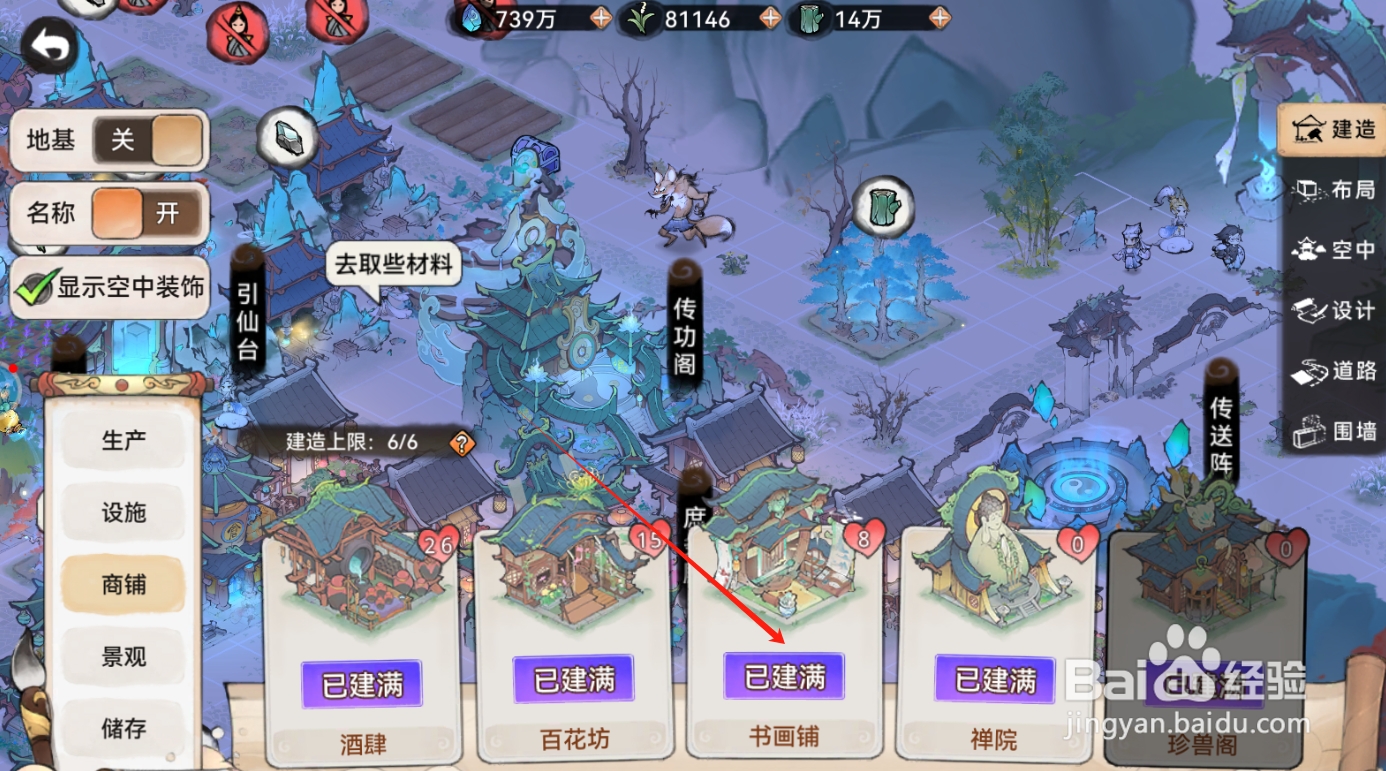Screen dimensions: 1386x771
Task: Tap the back arrow in top-left corner
Action: (45, 42)
